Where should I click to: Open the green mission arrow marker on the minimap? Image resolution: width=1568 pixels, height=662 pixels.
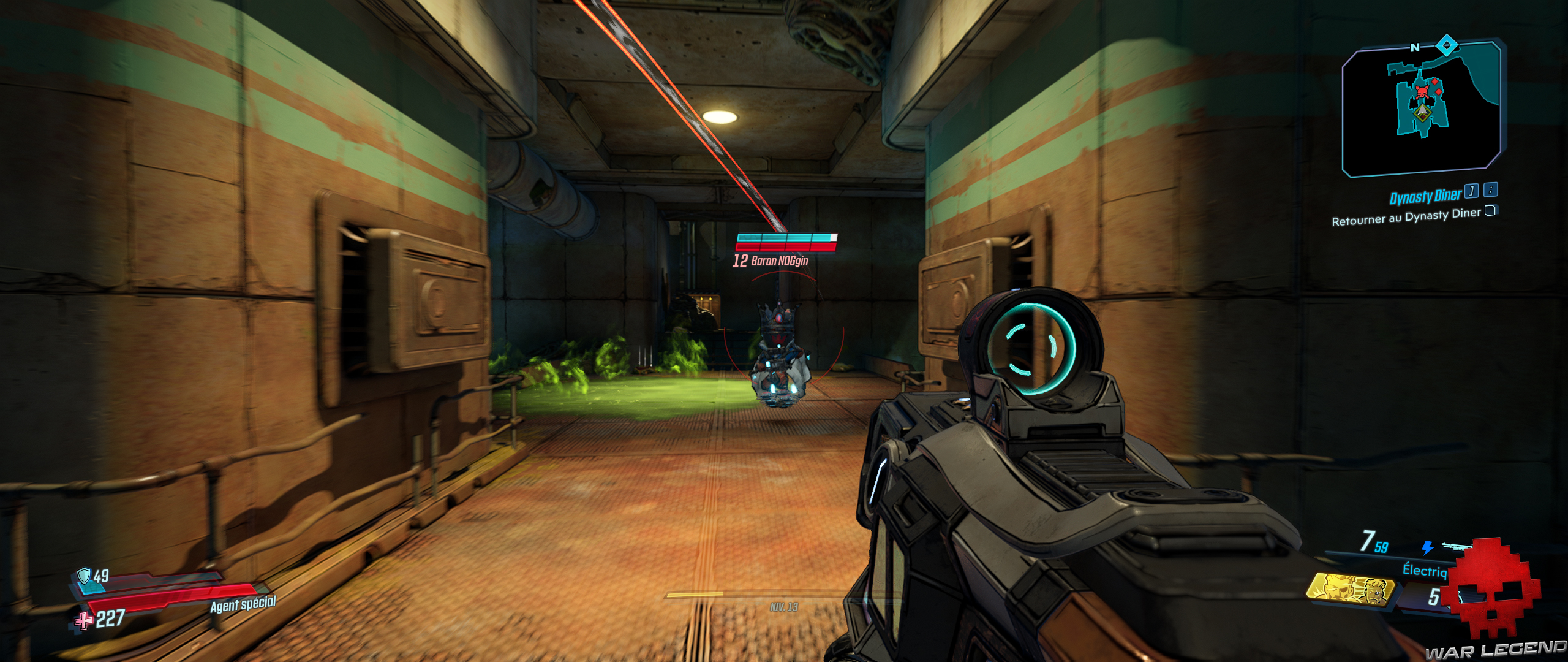(x=1421, y=112)
